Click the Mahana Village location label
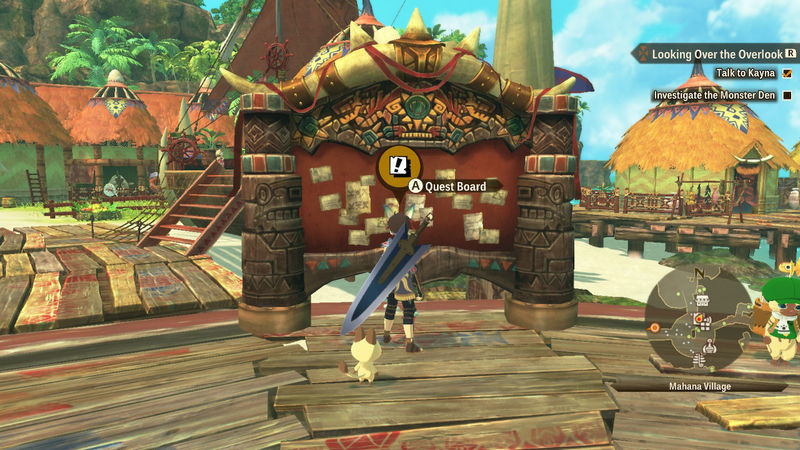Viewport: 800px width, 450px height. 697,384
